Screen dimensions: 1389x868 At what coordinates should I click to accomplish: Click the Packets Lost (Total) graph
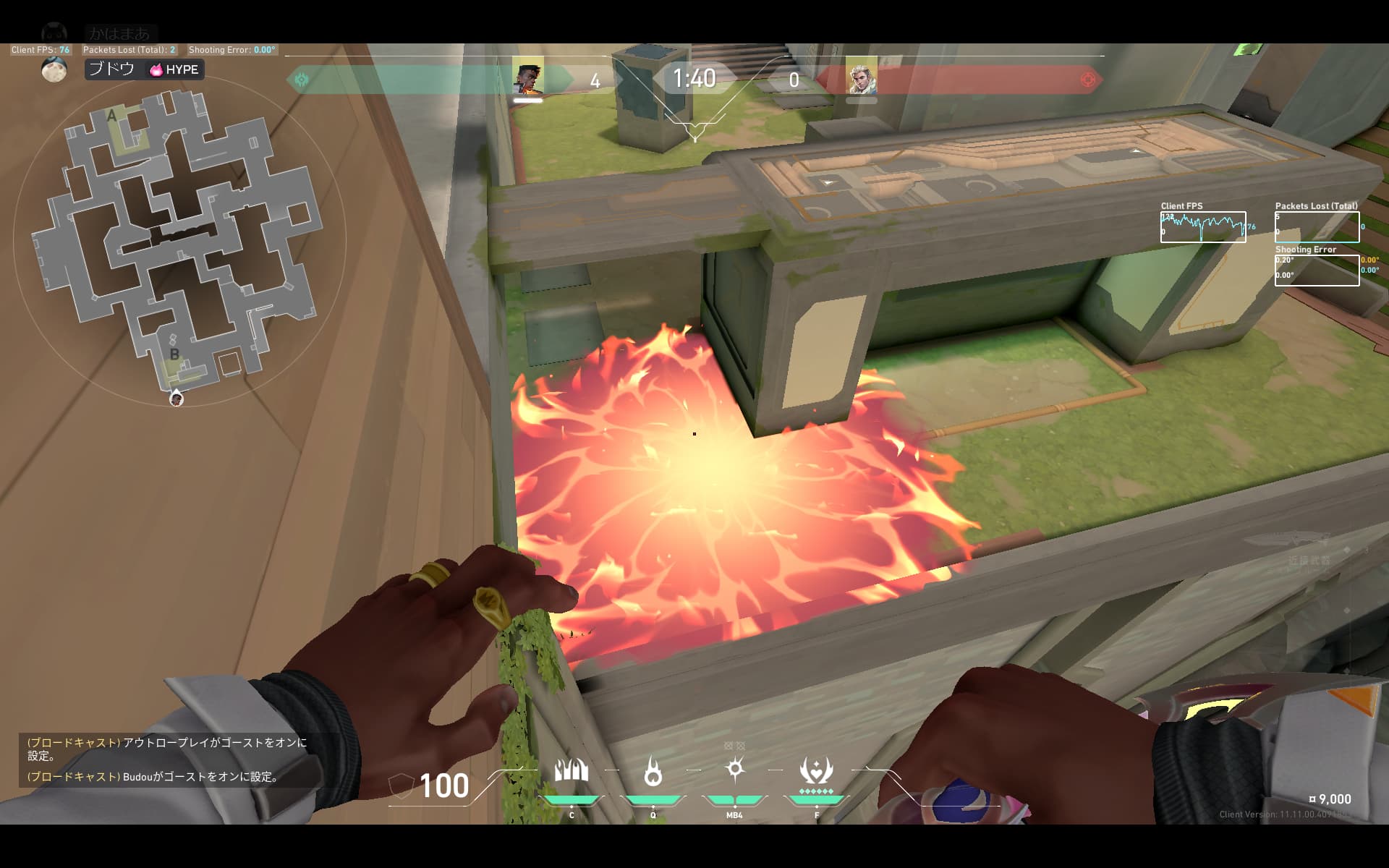point(1317,227)
